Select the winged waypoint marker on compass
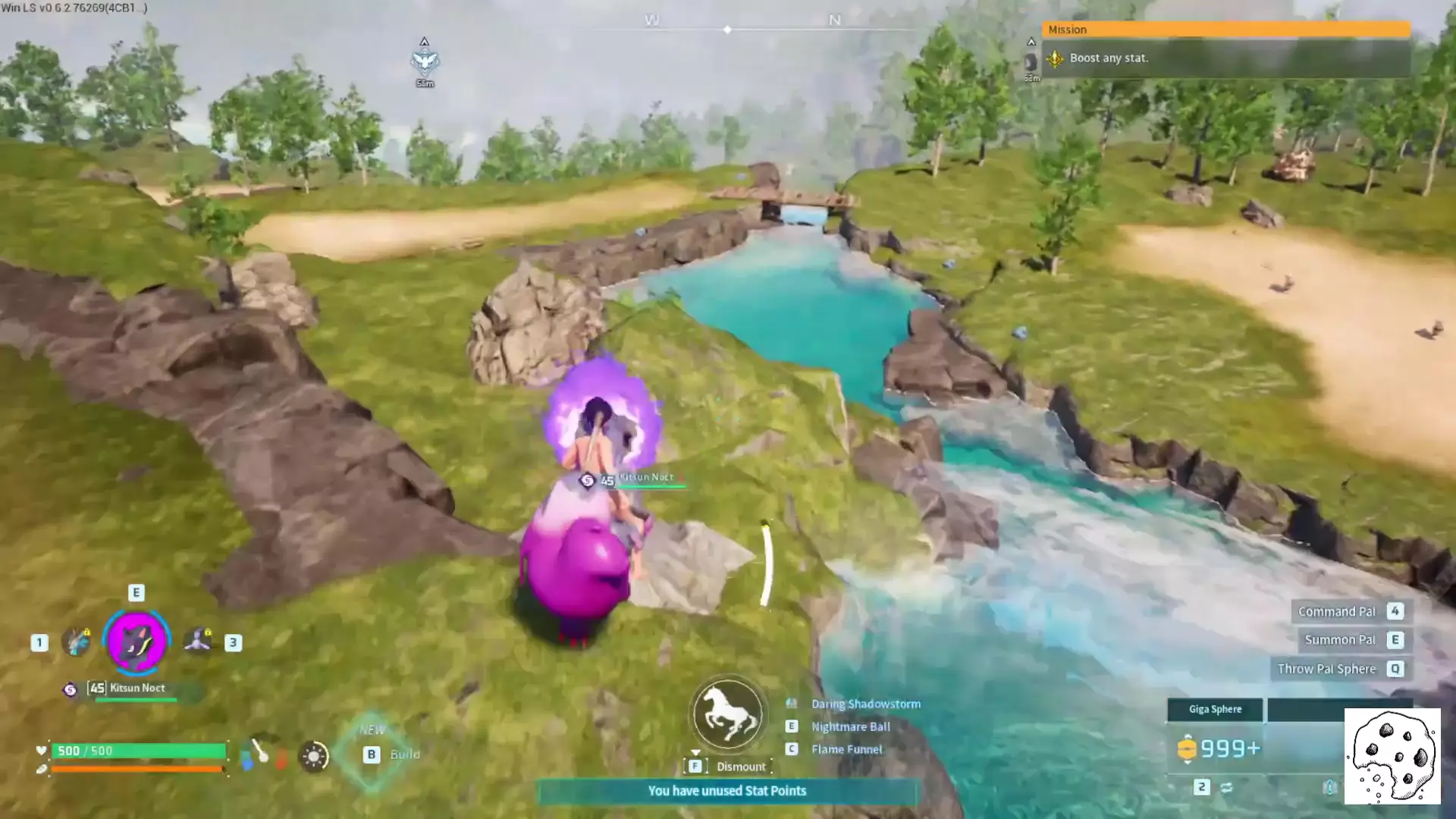Screen dimensions: 1456x819 pyautogui.click(x=425, y=61)
